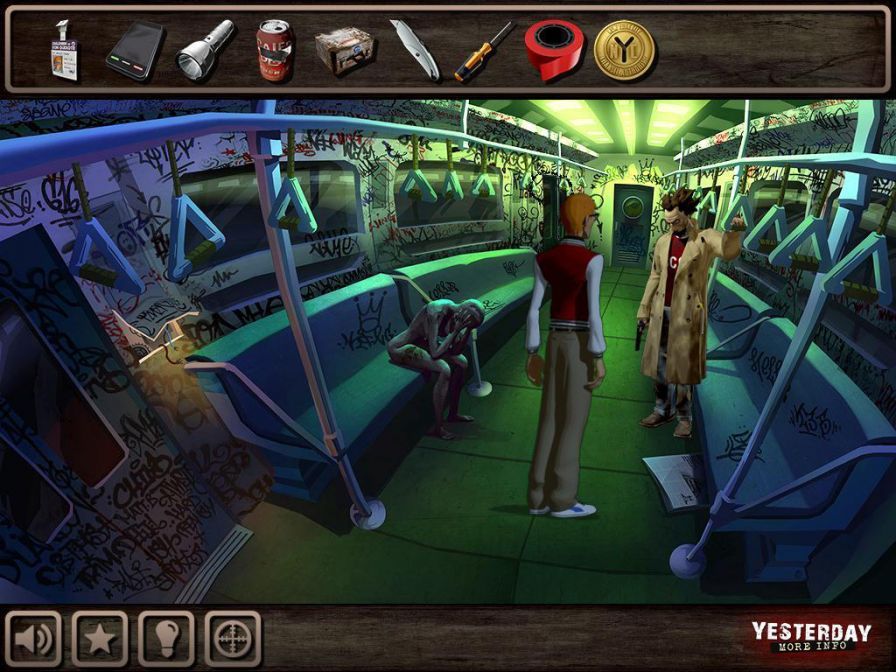Open the lightbulb hint button
The image size is (896, 672).
166,639
